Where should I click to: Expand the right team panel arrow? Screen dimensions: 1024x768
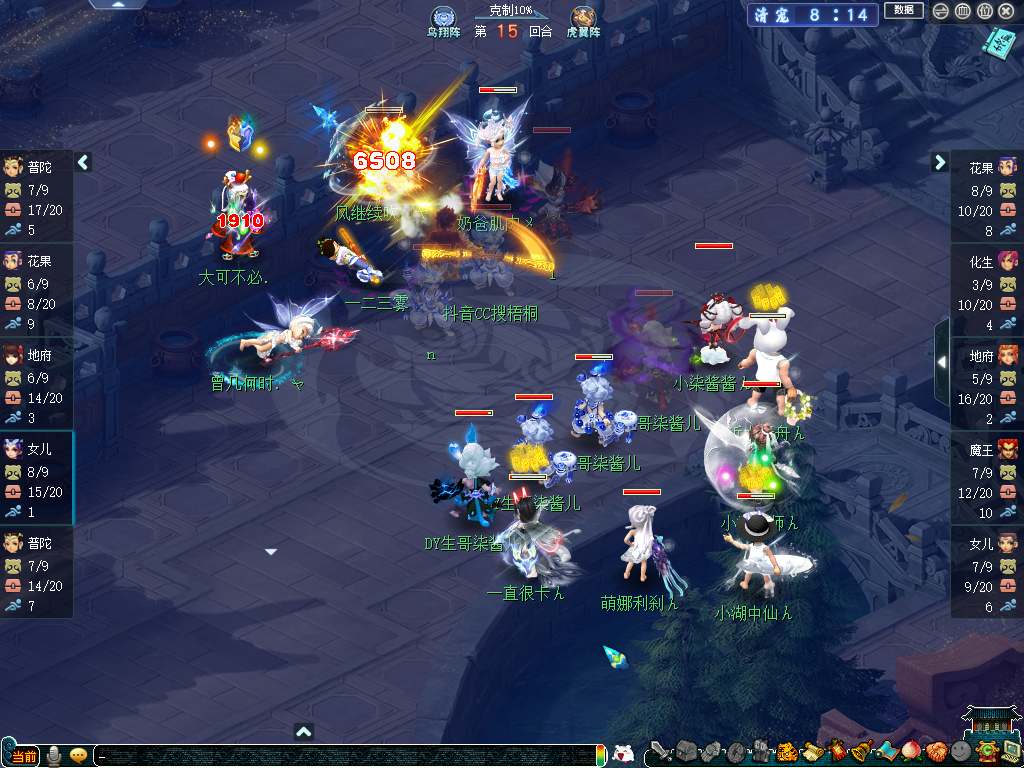tap(940, 162)
